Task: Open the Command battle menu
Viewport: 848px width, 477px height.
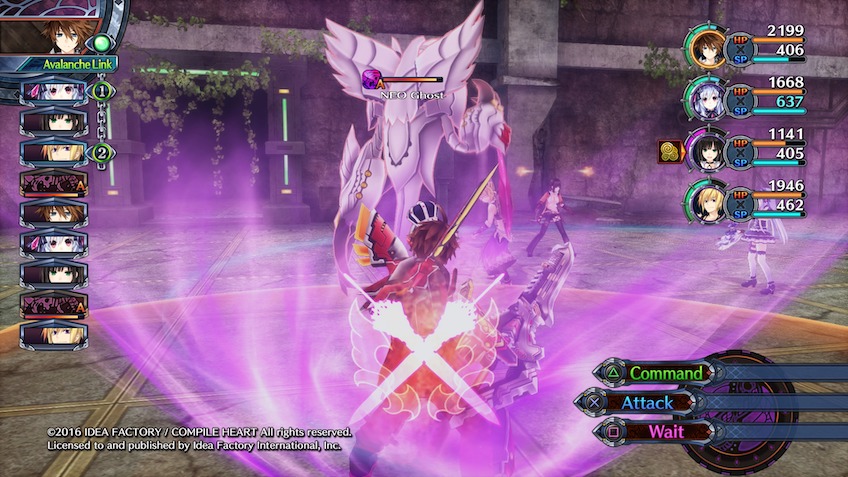Action: [x=665, y=373]
